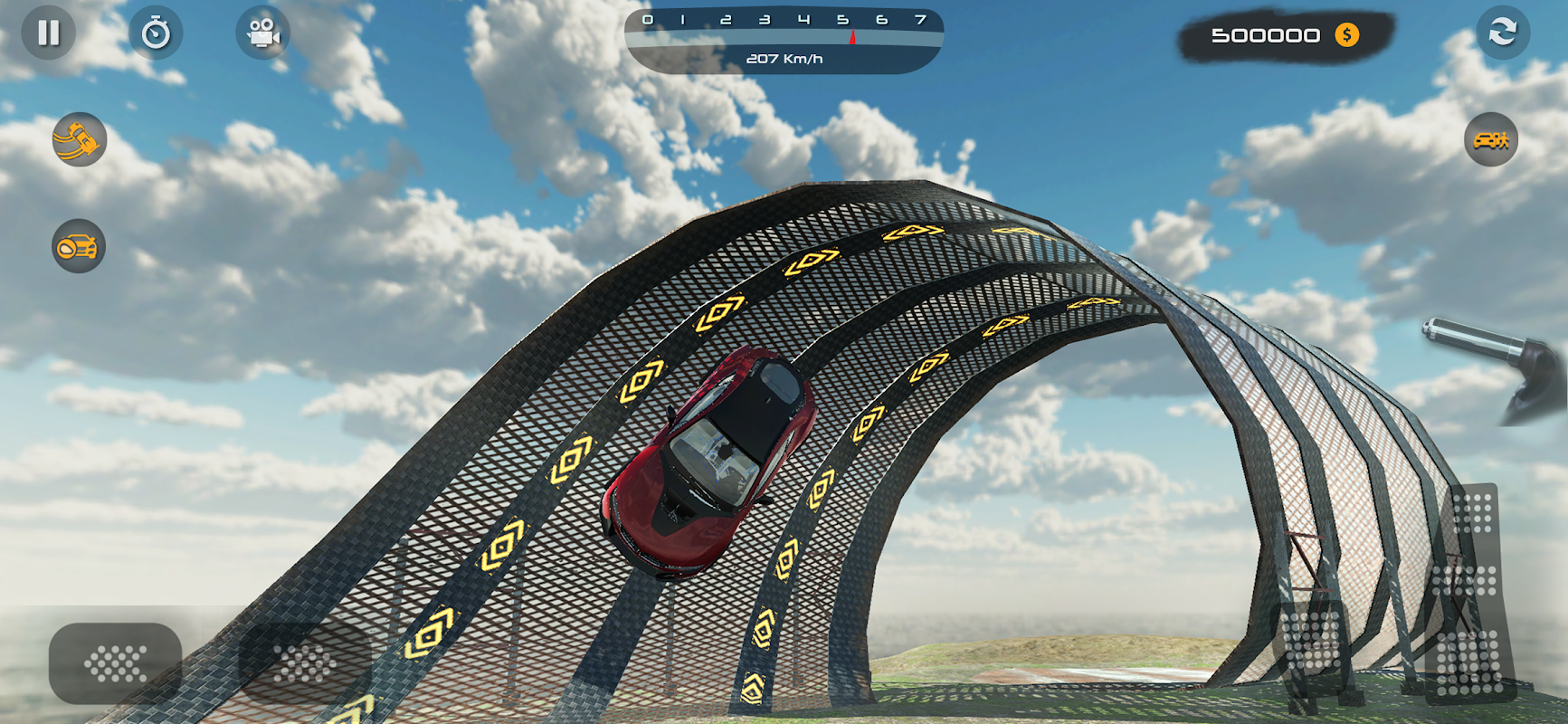Activate the orange car headlights icon

click(79, 246)
